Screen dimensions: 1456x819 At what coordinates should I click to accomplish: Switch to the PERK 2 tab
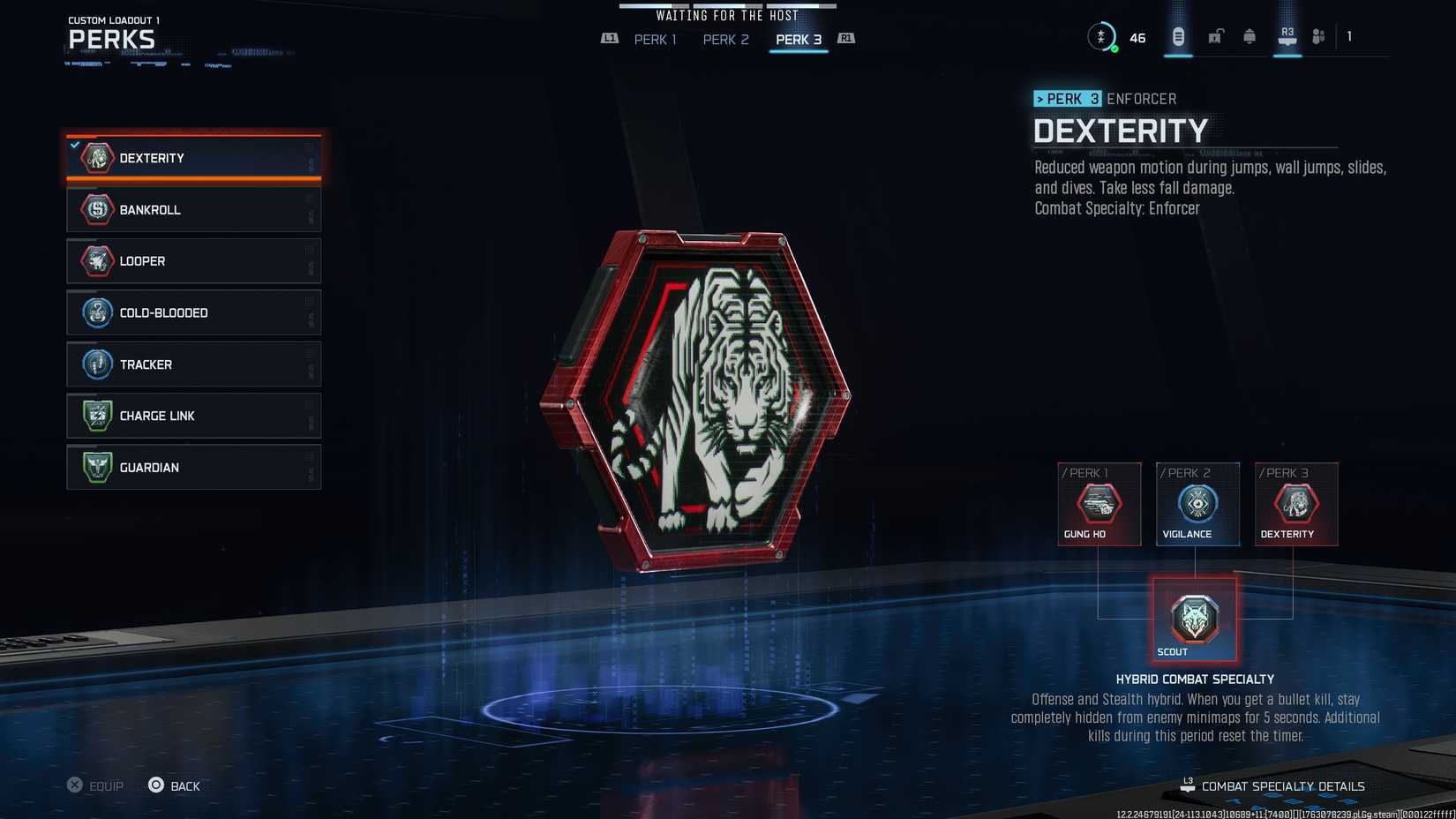point(725,40)
